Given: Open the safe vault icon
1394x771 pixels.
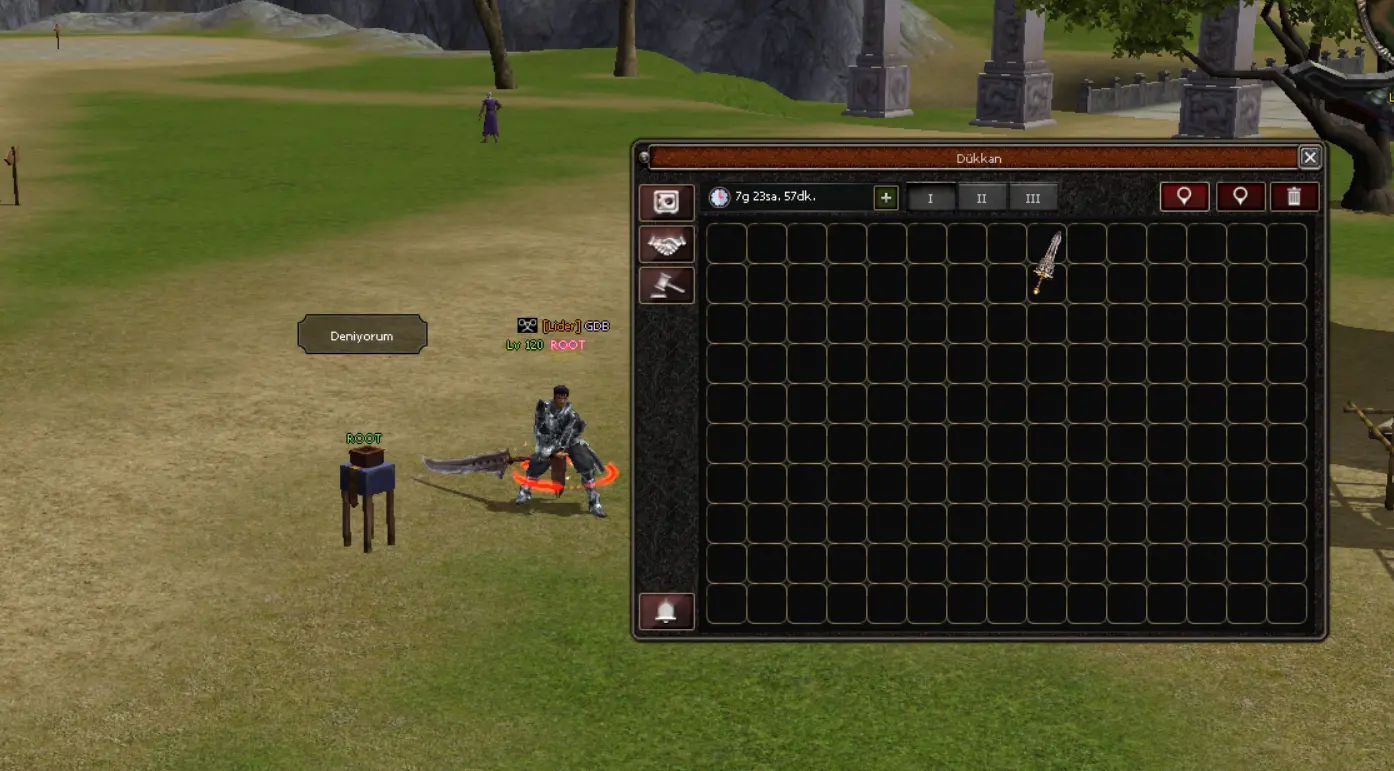Looking at the screenshot, I should tap(666, 203).
